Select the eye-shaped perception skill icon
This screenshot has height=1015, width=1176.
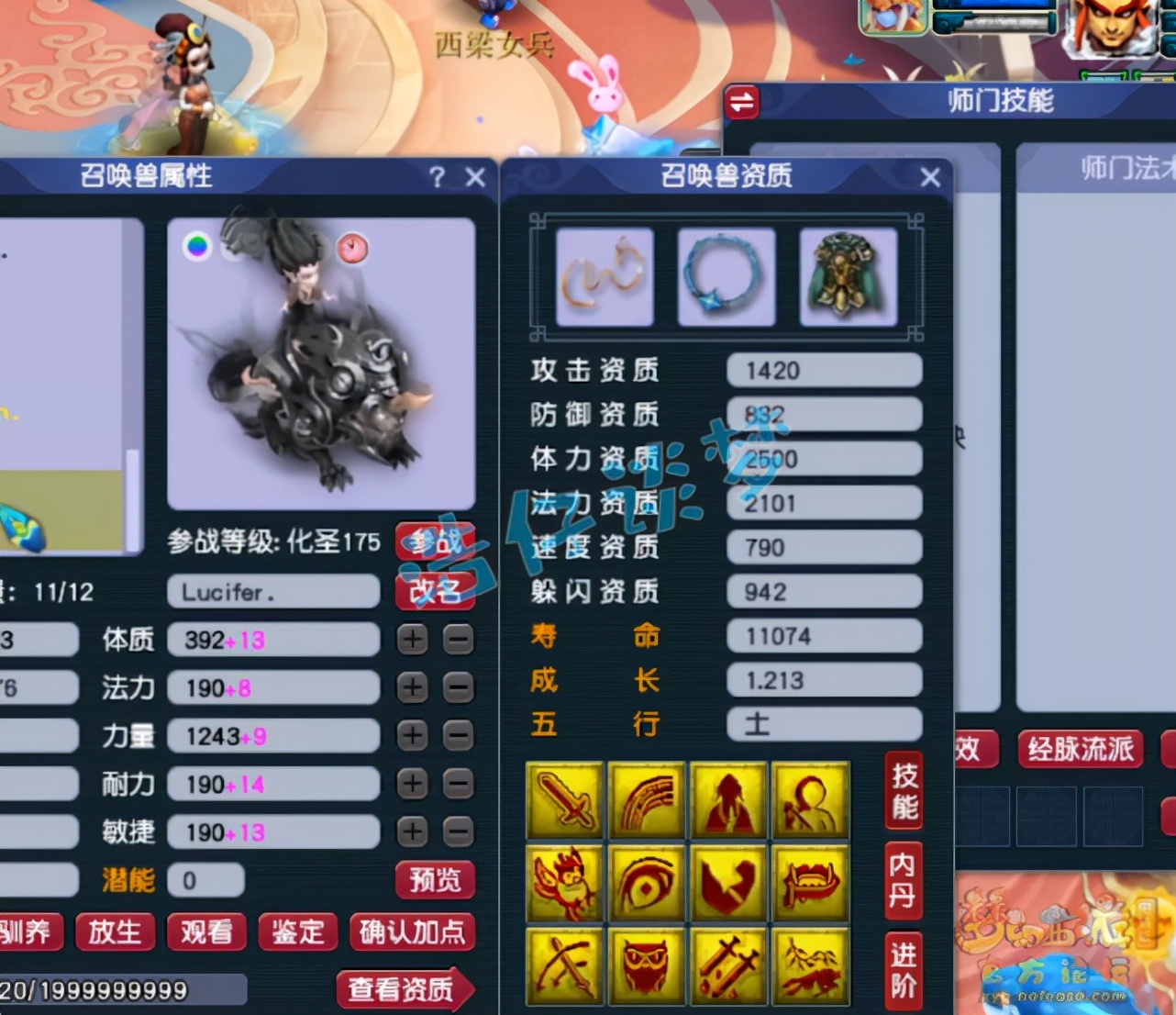646,883
